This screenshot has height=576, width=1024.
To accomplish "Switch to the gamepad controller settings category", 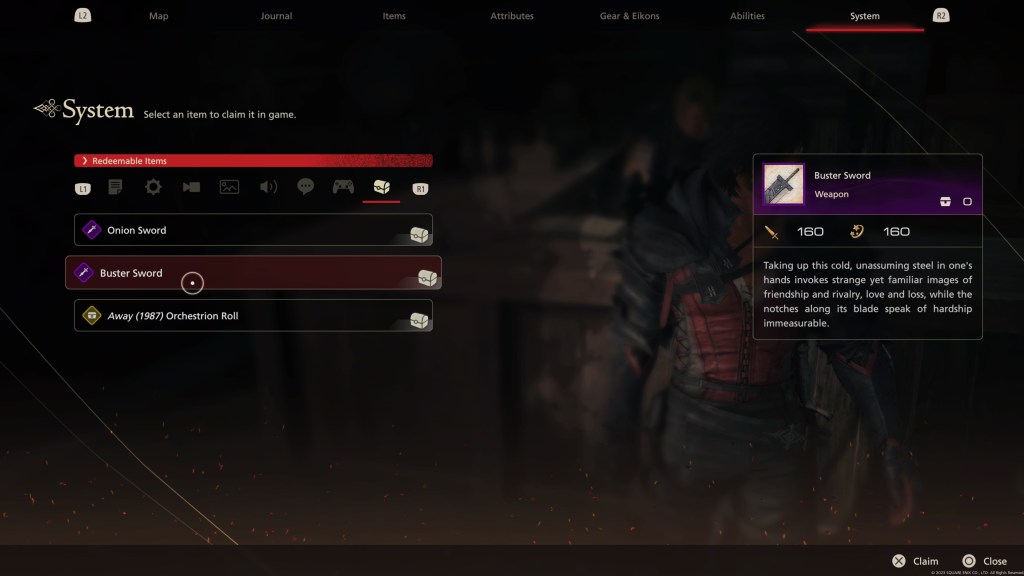I will (344, 187).
